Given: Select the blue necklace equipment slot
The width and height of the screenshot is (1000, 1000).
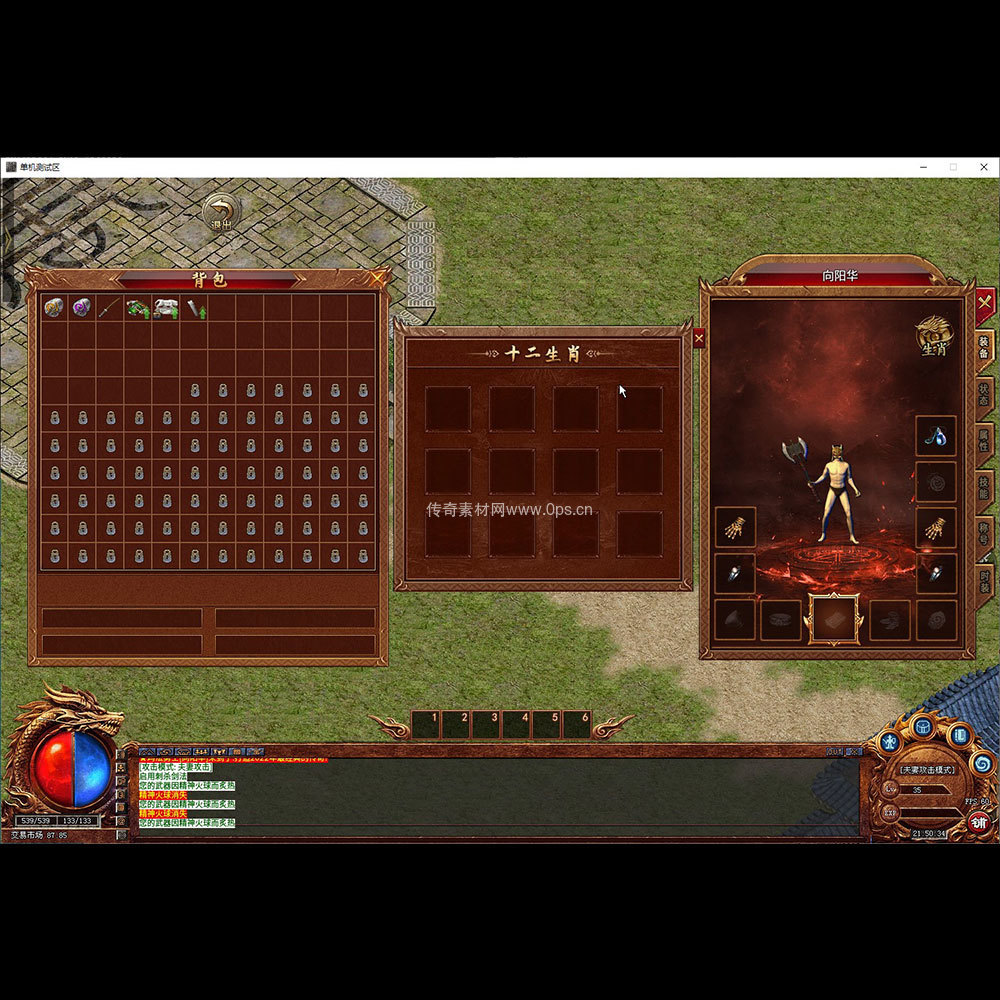Looking at the screenshot, I should [x=936, y=436].
